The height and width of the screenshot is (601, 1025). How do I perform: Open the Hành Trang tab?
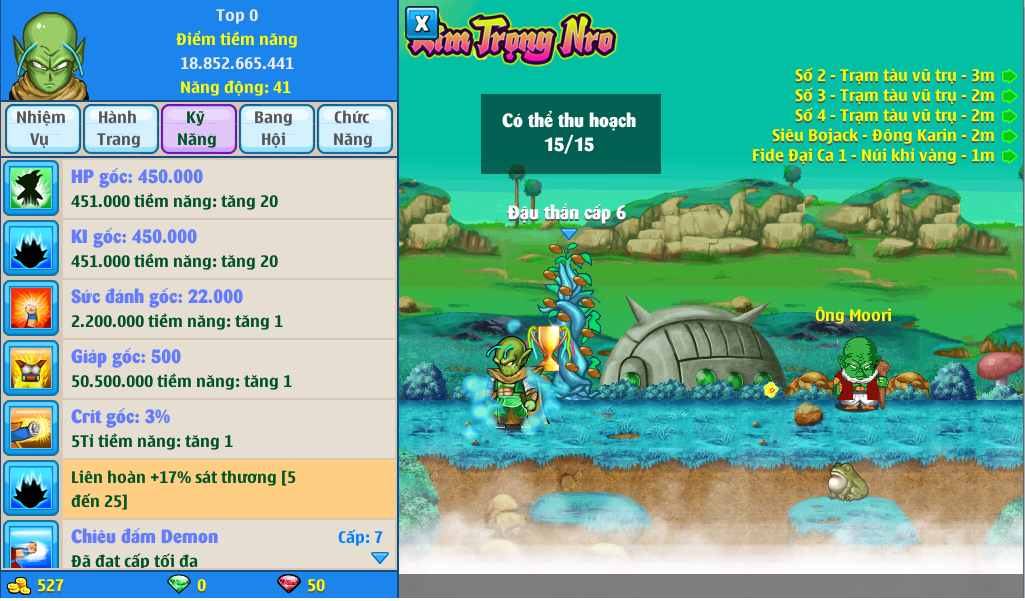(x=119, y=129)
